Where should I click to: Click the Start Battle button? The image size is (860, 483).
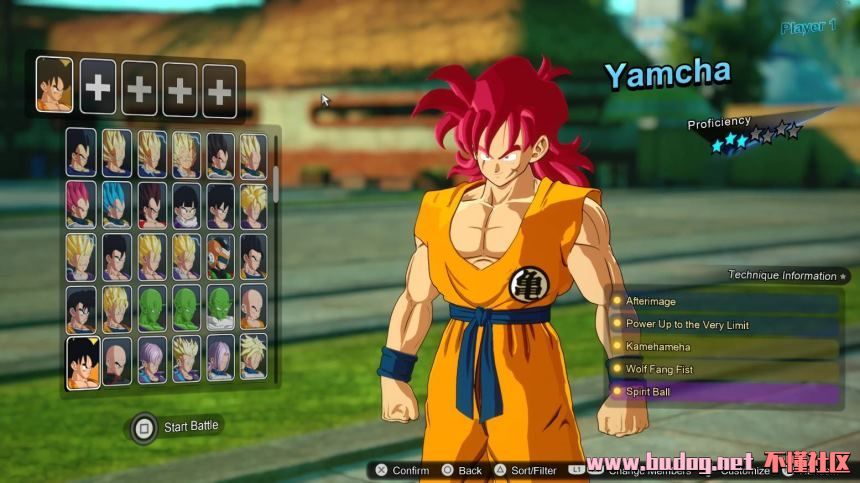click(x=178, y=427)
